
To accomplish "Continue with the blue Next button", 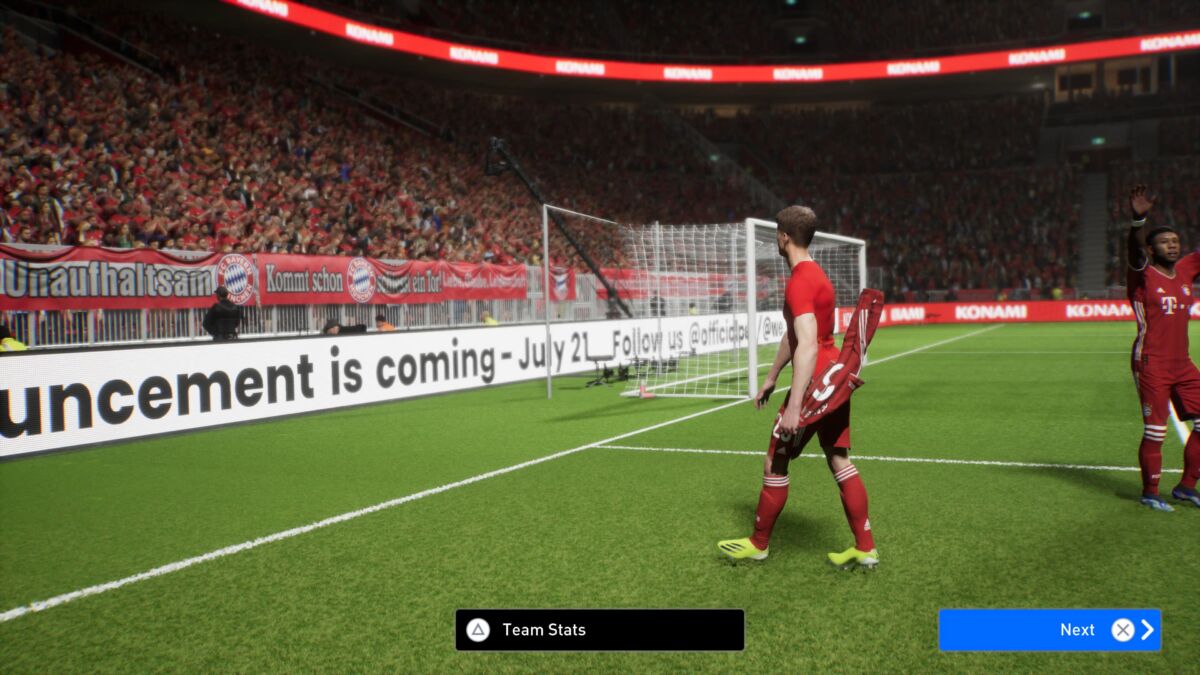I will [x=1049, y=630].
